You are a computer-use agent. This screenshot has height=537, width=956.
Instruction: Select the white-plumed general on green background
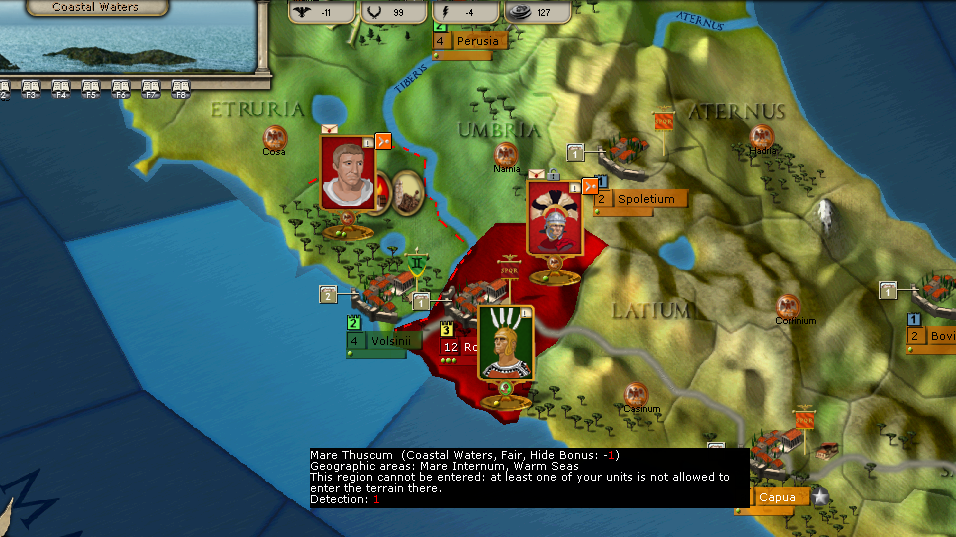[x=505, y=343]
